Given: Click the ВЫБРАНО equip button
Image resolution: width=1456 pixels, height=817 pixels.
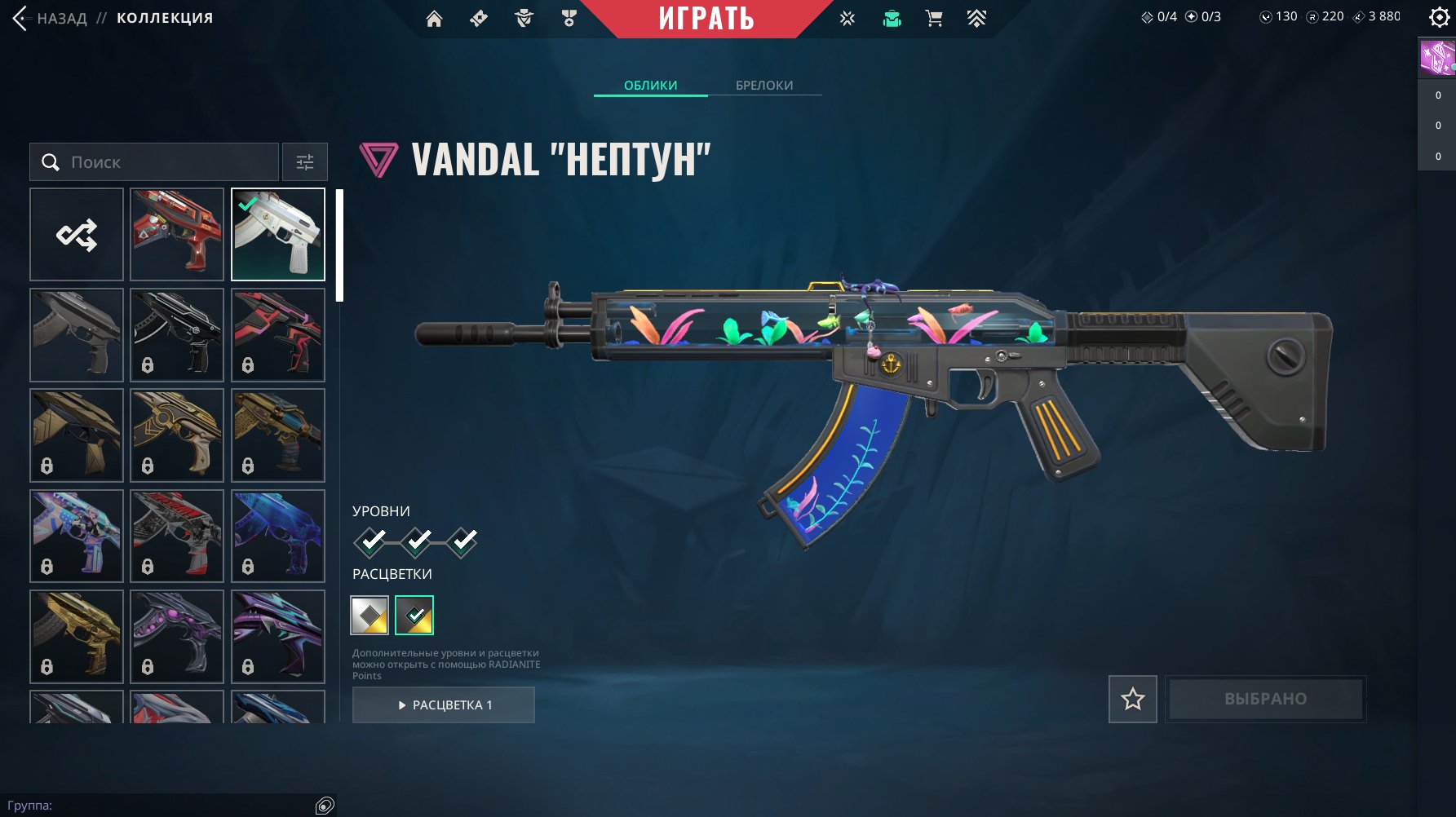Looking at the screenshot, I should [x=1265, y=699].
